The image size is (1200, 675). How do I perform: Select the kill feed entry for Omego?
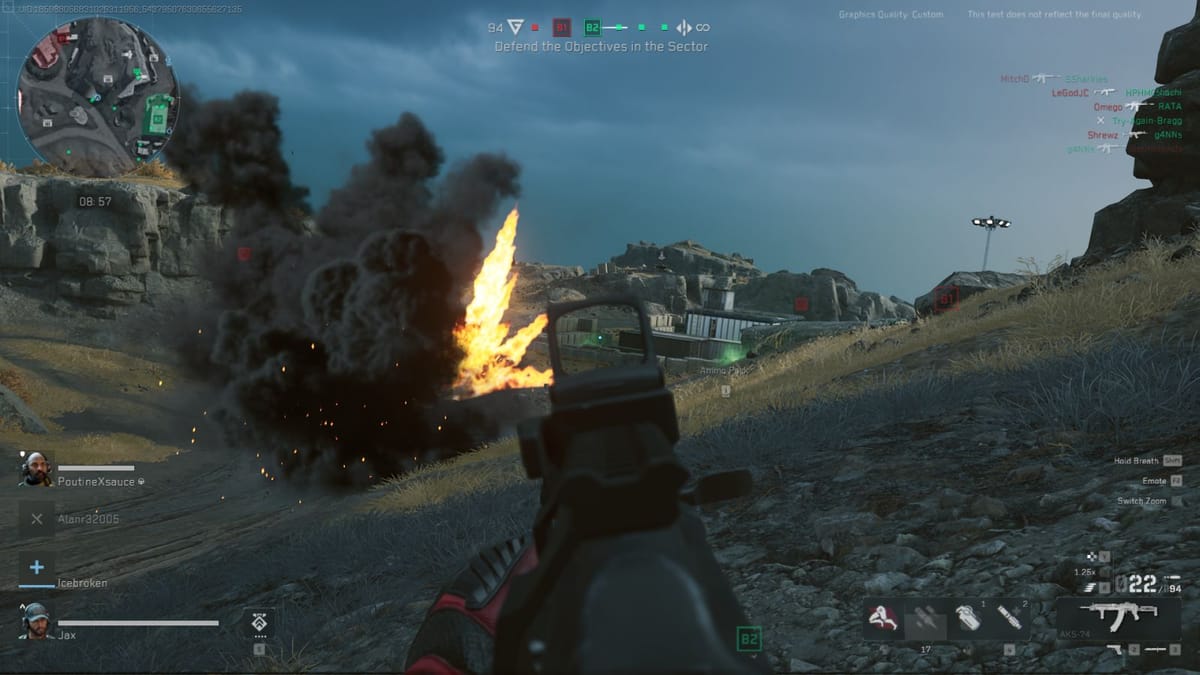(1107, 107)
